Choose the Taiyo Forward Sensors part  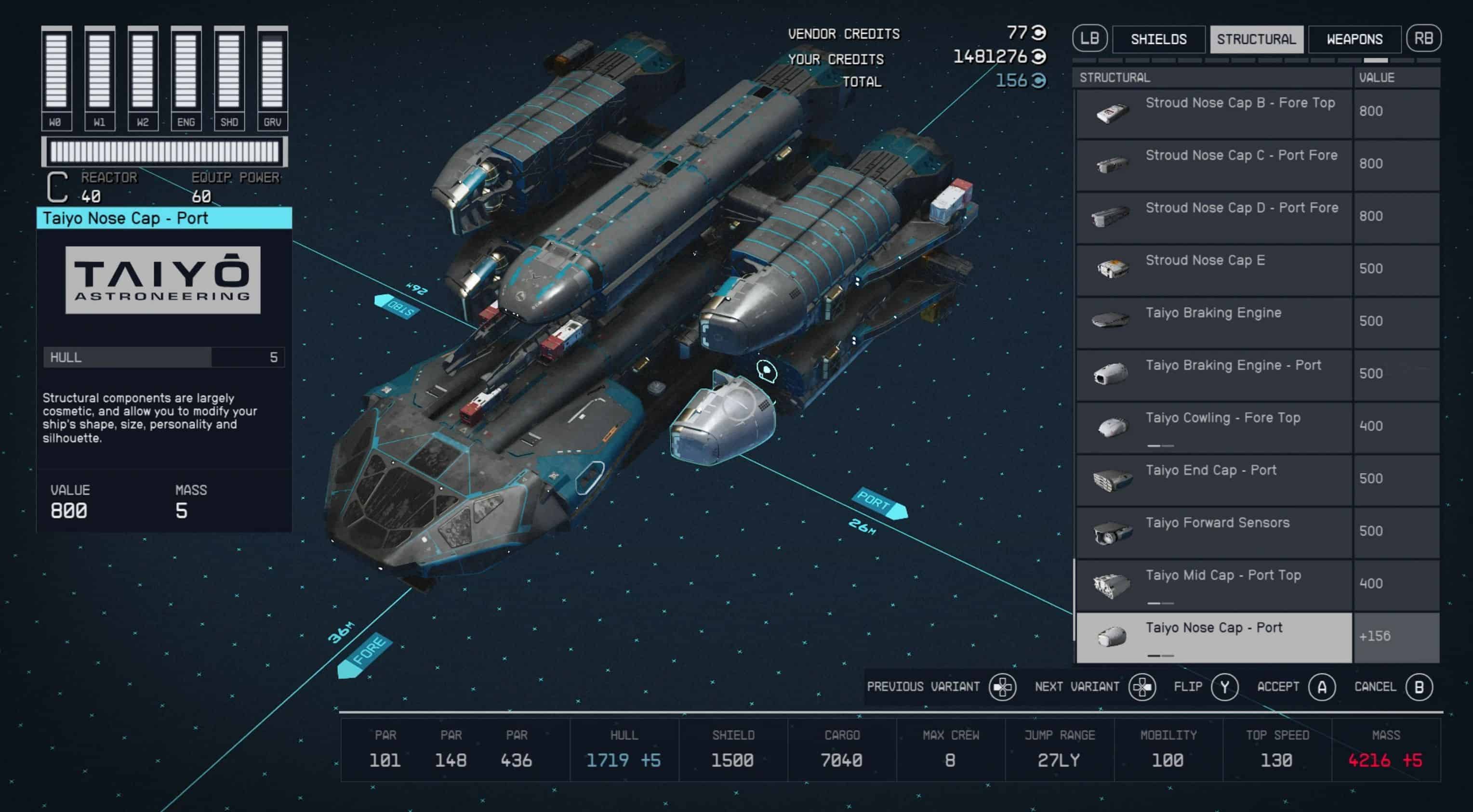[x=1214, y=533]
